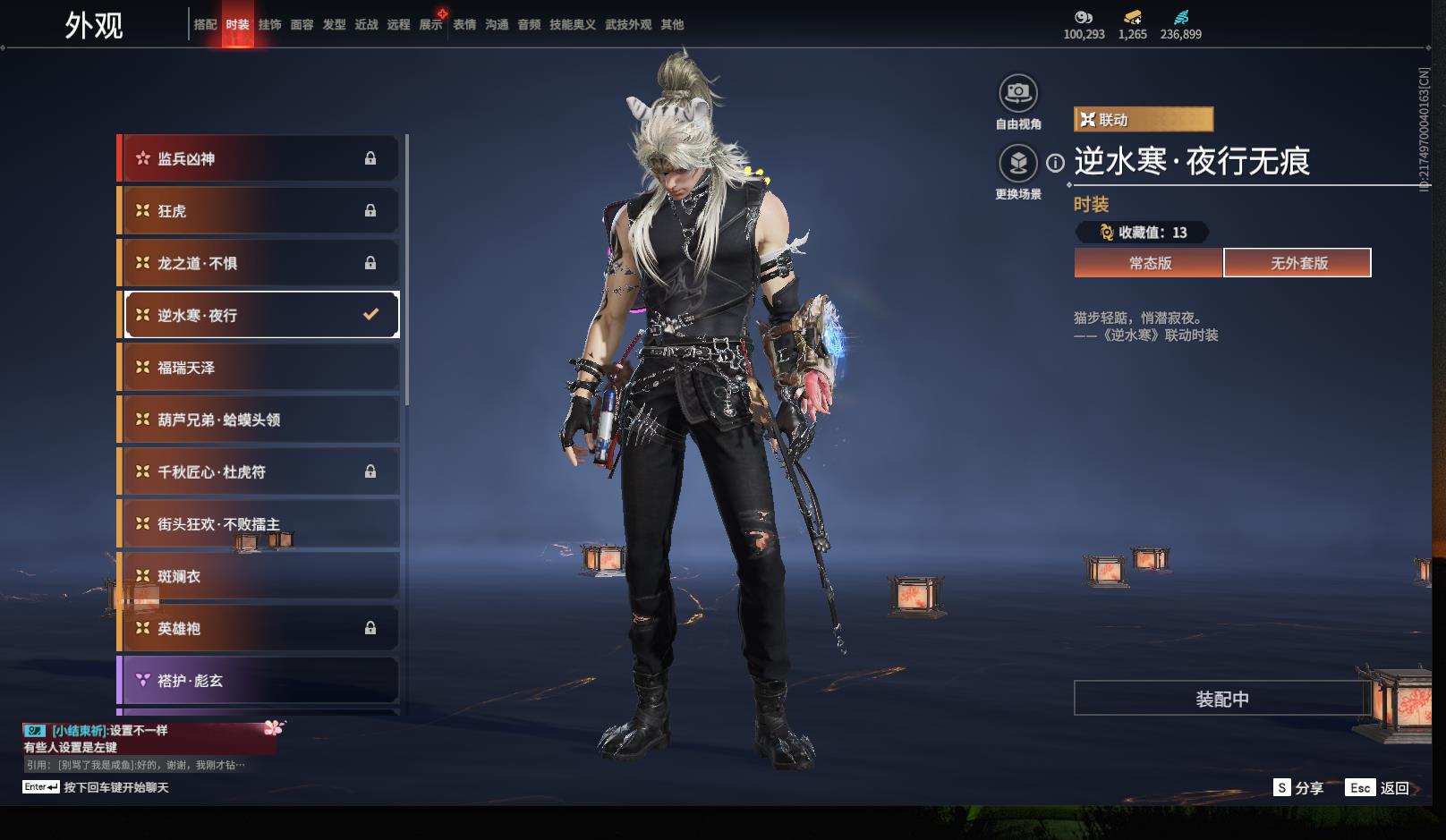This screenshot has height=840, width=1446.
Task: Click the 更换场景 change scene icon
Action: click(x=1018, y=164)
